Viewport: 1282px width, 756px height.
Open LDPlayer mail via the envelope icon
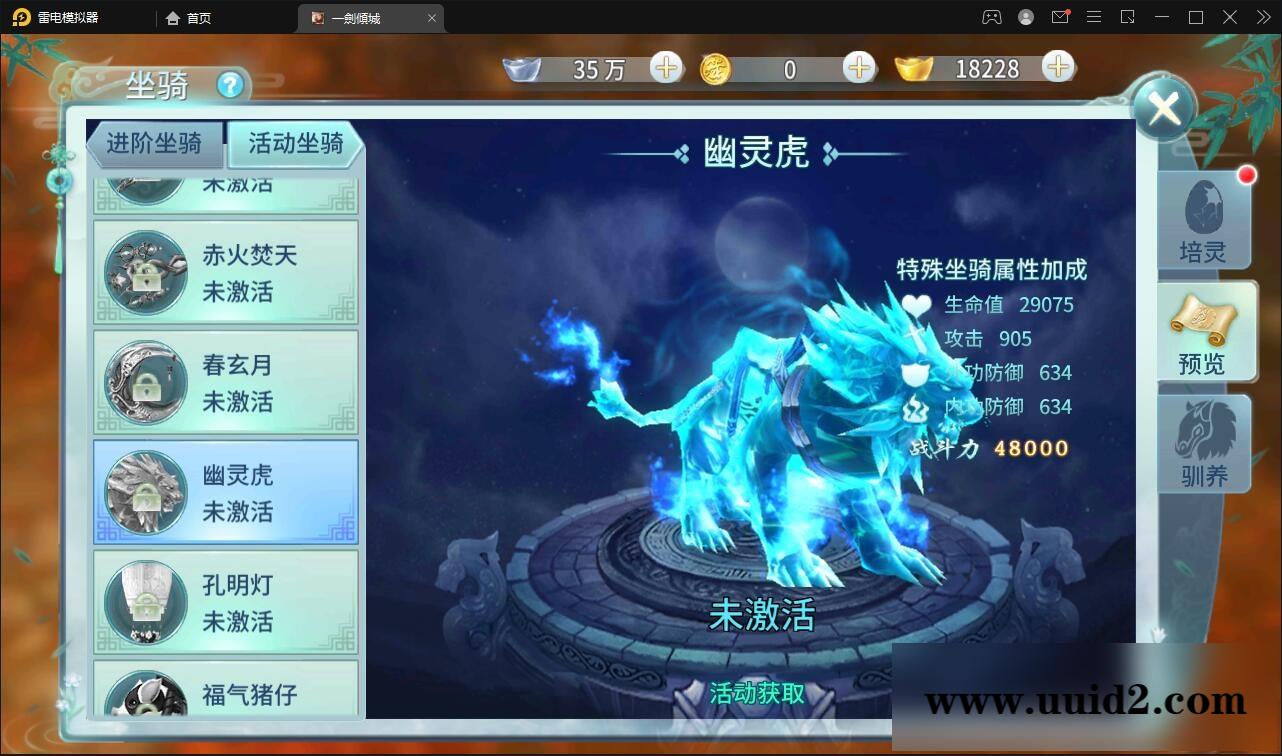click(1060, 17)
